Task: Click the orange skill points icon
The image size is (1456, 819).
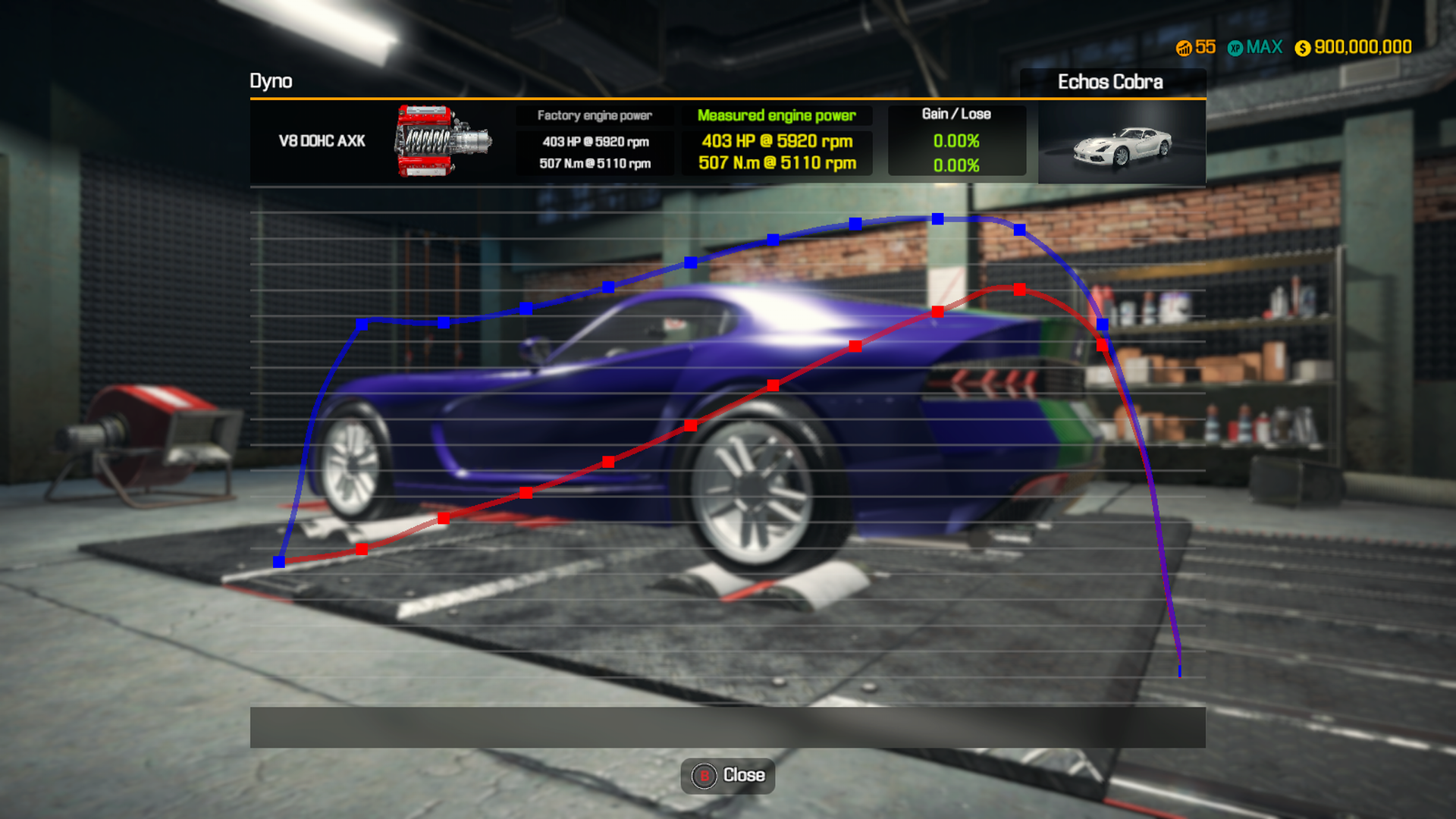Action: (x=1184, y=47)
